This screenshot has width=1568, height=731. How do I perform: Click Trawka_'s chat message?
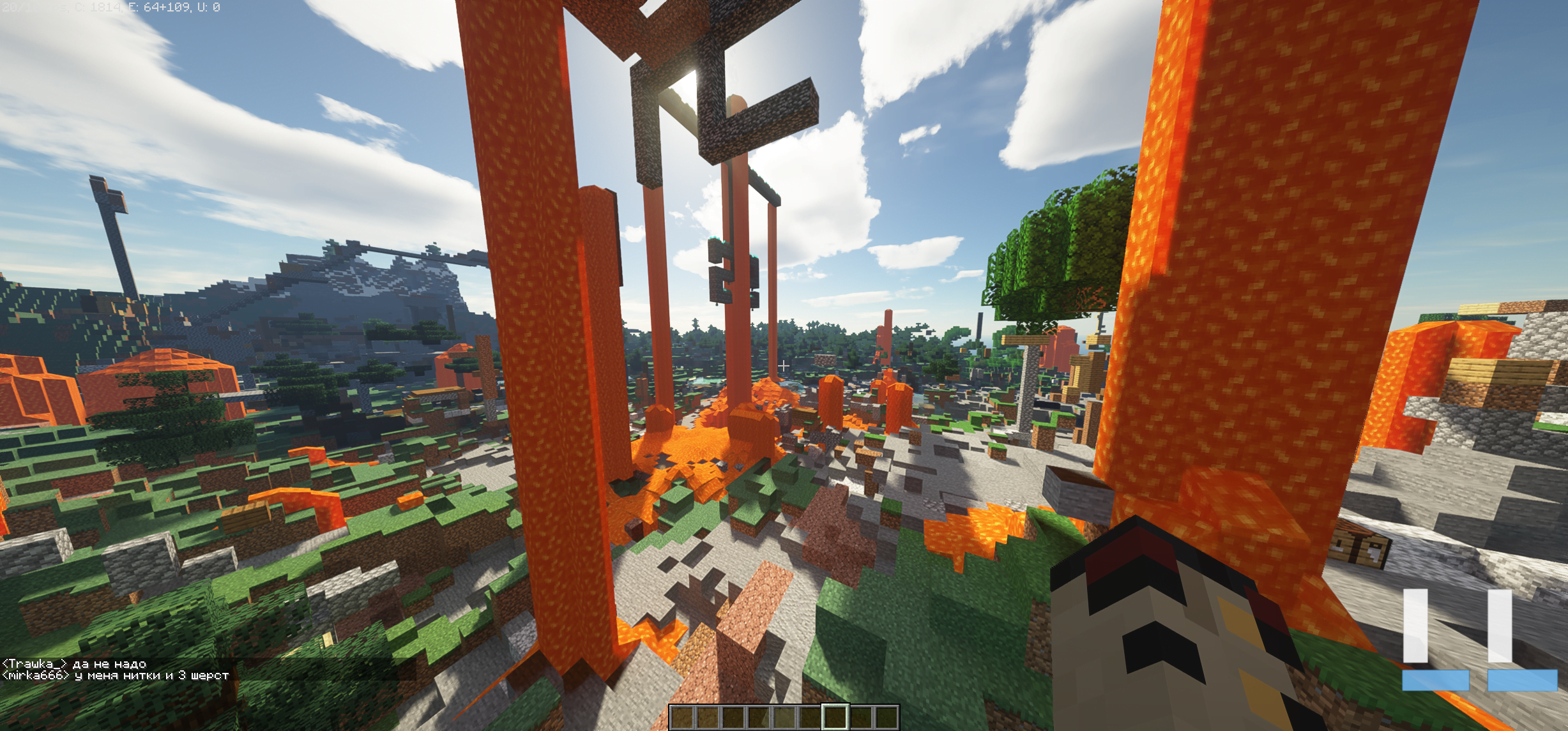coord(74,664)
